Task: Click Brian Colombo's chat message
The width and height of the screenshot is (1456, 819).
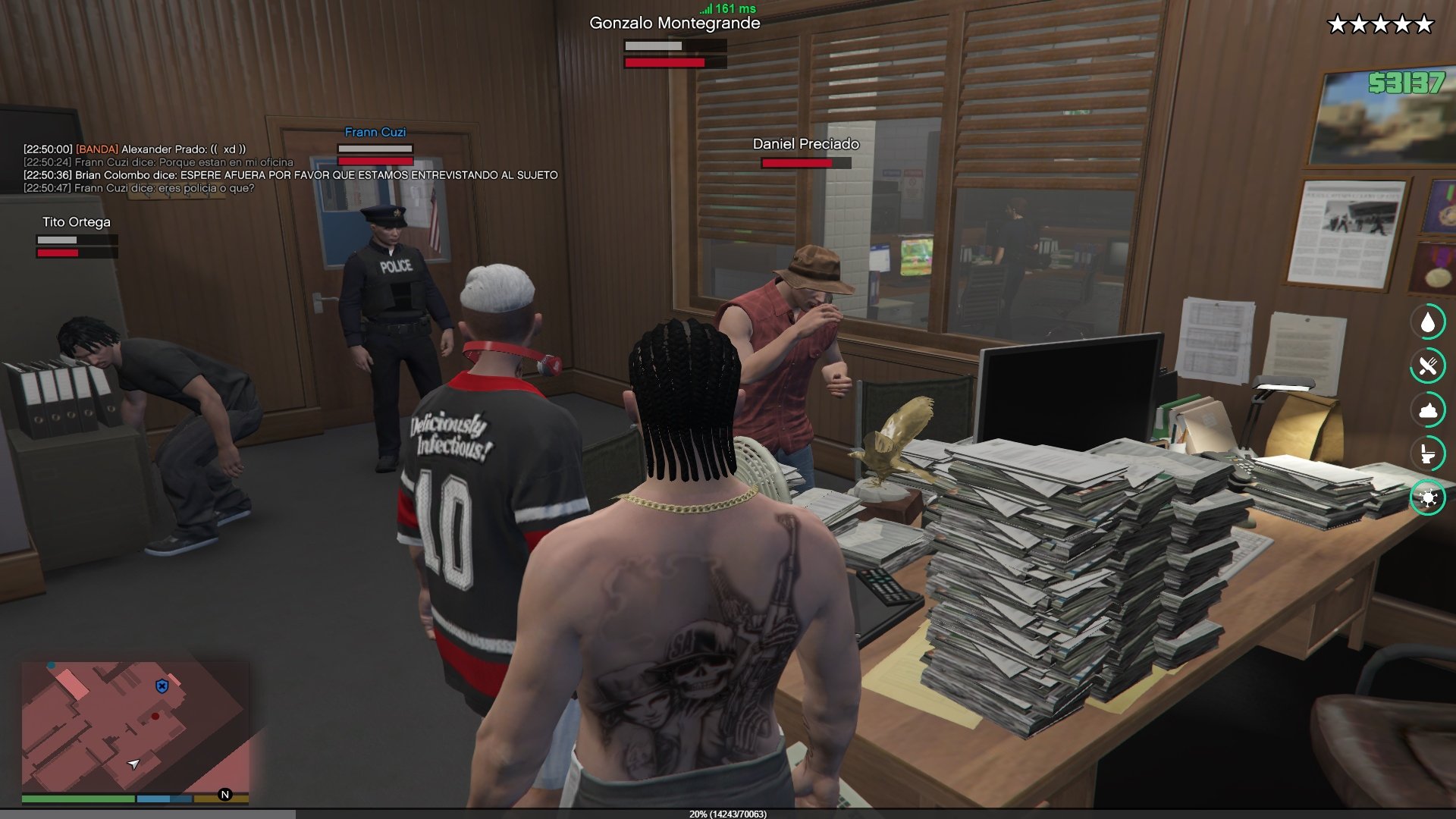Action: coord(290,175)
